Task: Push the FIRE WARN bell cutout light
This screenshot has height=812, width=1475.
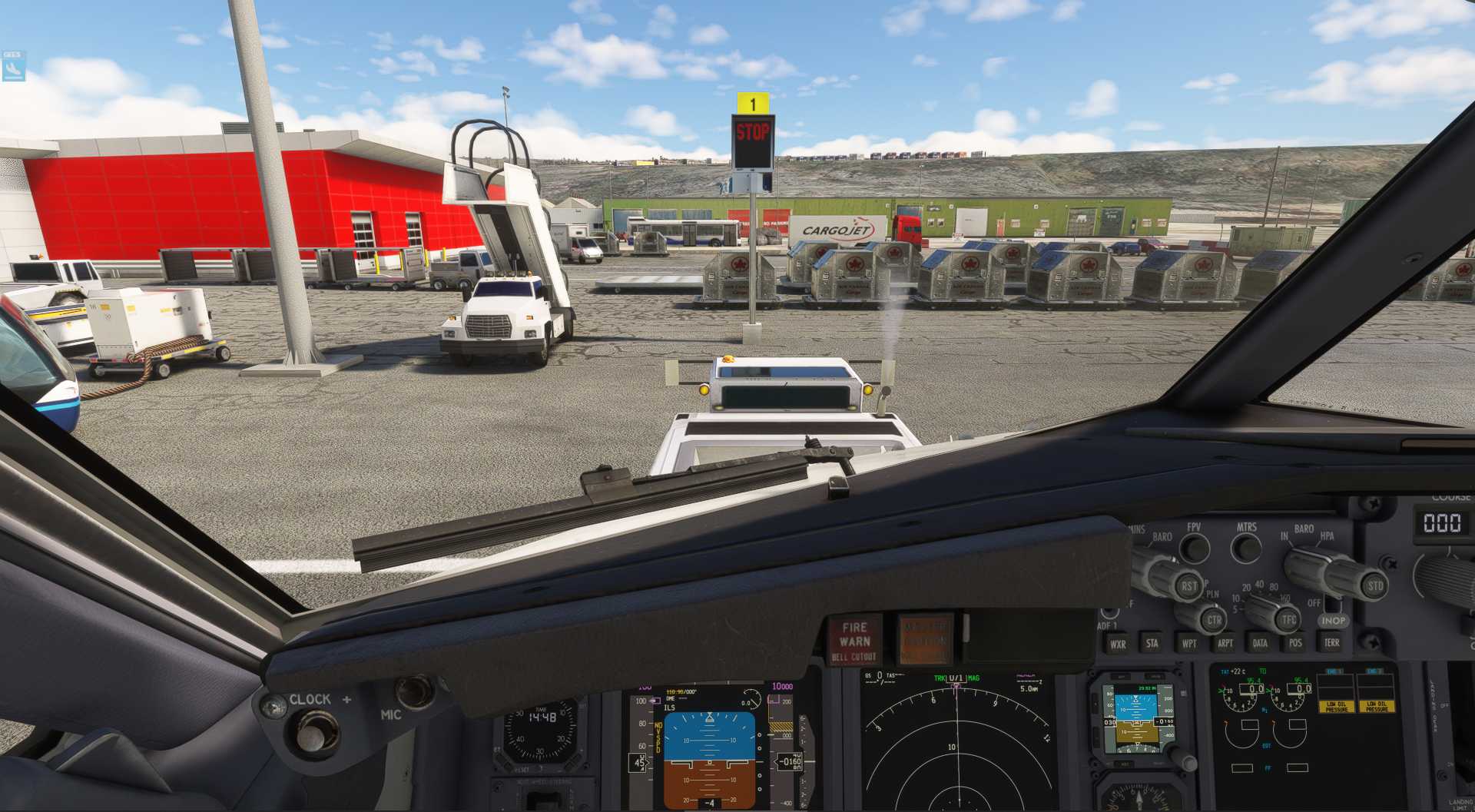Action: point(854,641)
